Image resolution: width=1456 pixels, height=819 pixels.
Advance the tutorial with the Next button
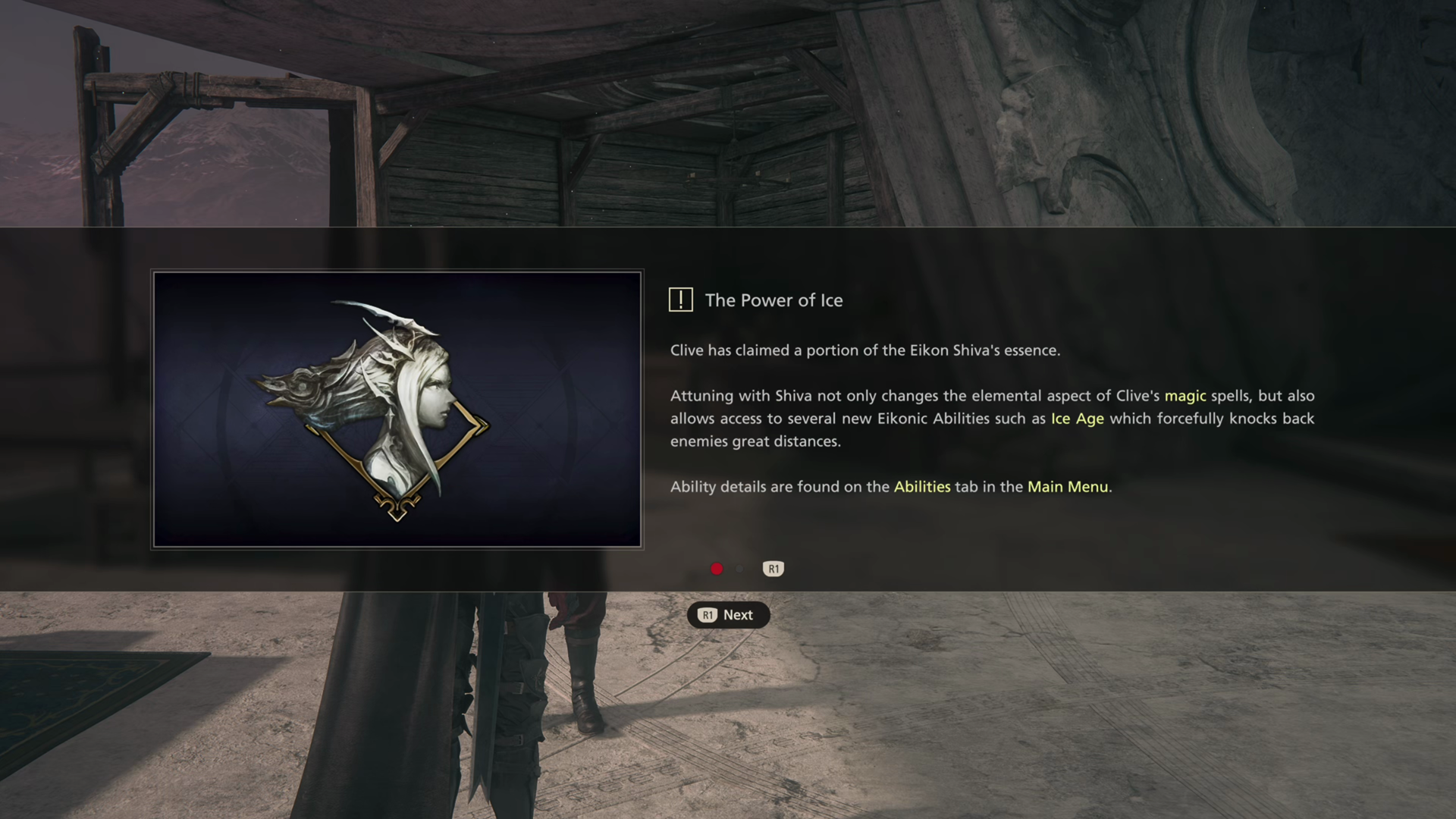click(728, 615)
